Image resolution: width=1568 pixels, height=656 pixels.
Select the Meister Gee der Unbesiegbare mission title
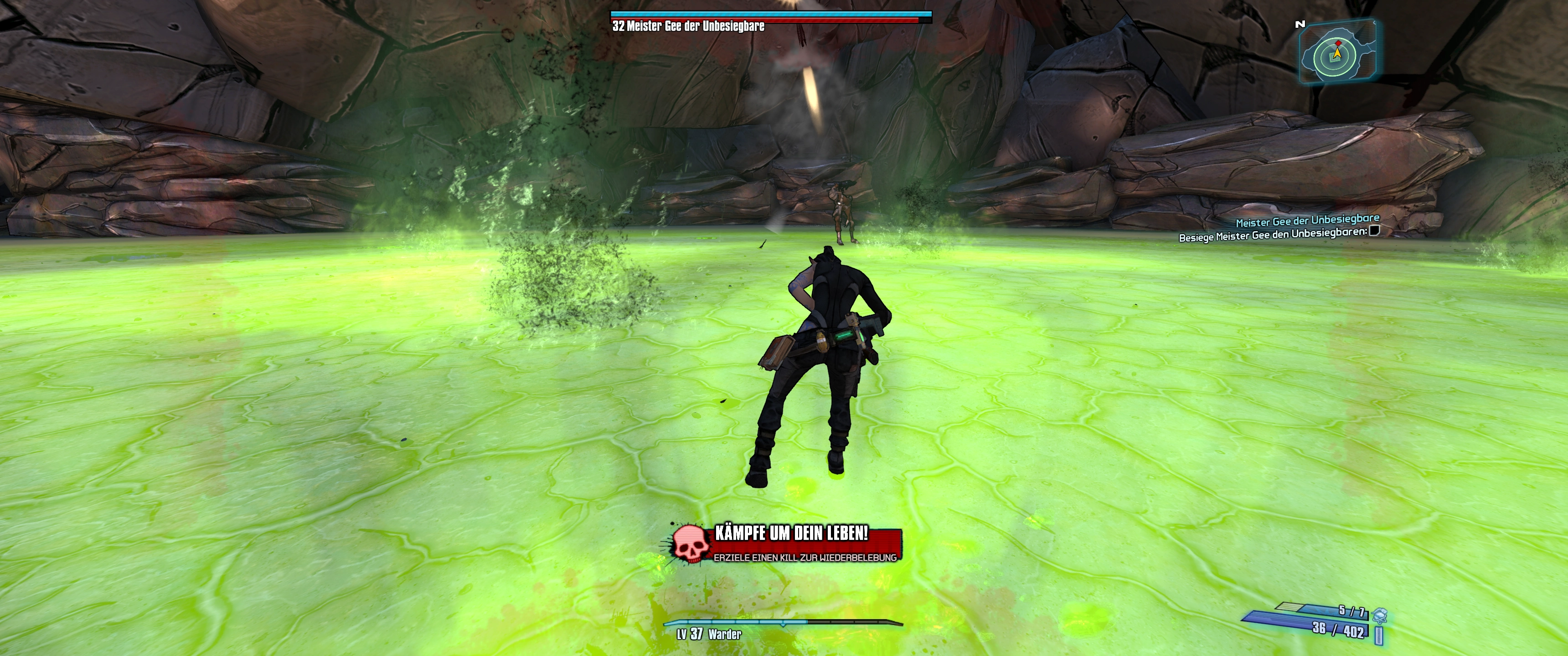coord(1307,220)
